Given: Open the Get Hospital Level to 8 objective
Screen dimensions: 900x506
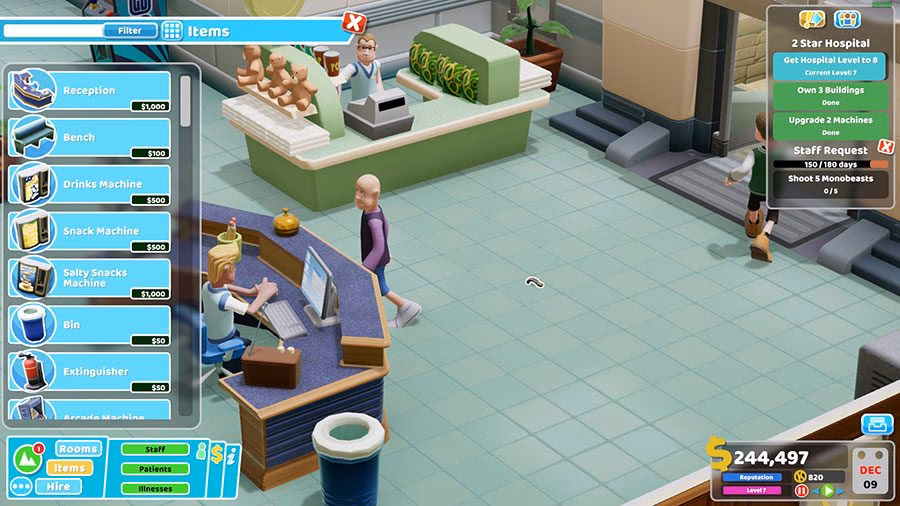Looking at the screenshot, I should (x=828, y=65).
